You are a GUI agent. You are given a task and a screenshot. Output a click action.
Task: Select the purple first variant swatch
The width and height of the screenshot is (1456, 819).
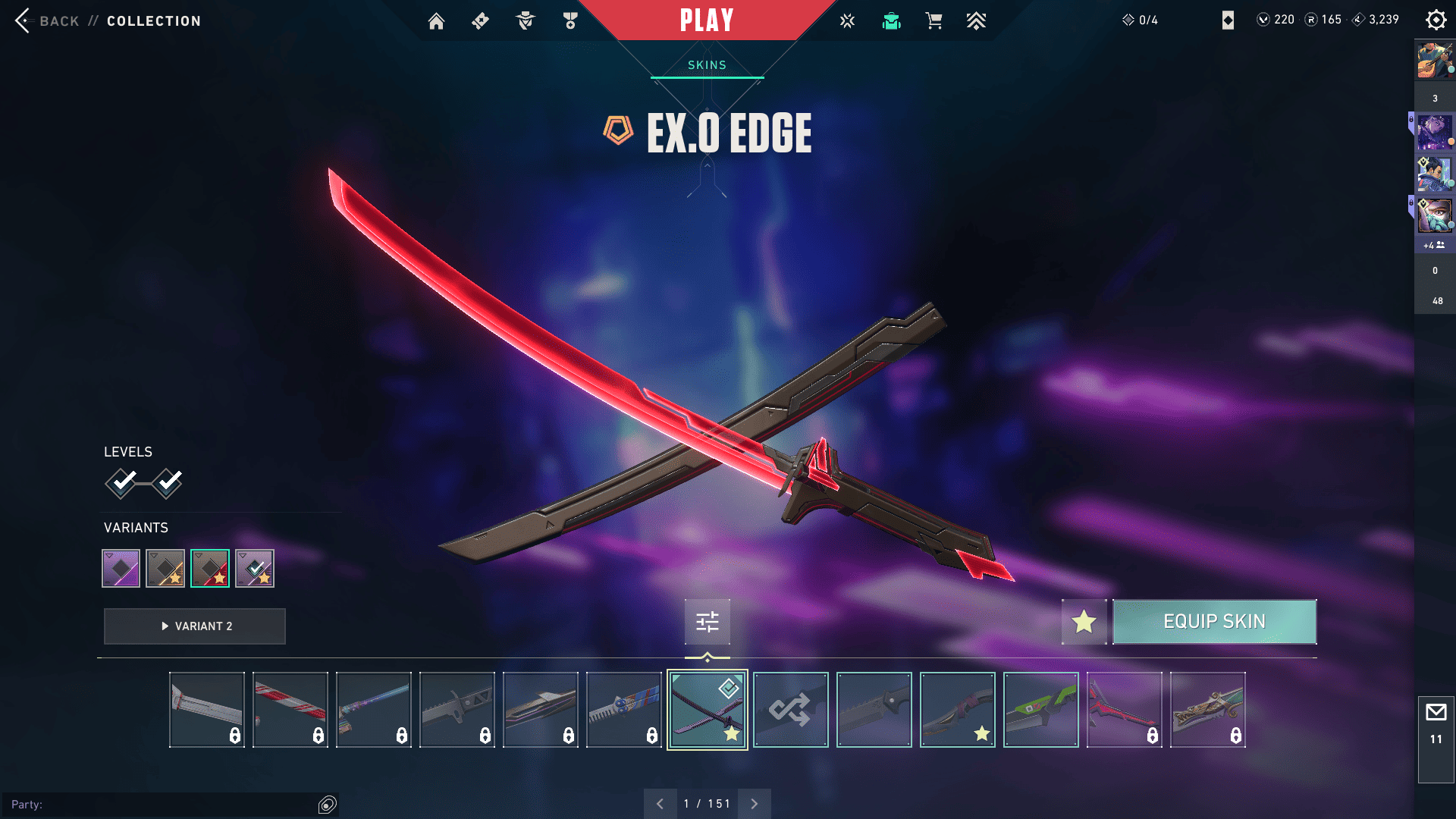(121, 569)
